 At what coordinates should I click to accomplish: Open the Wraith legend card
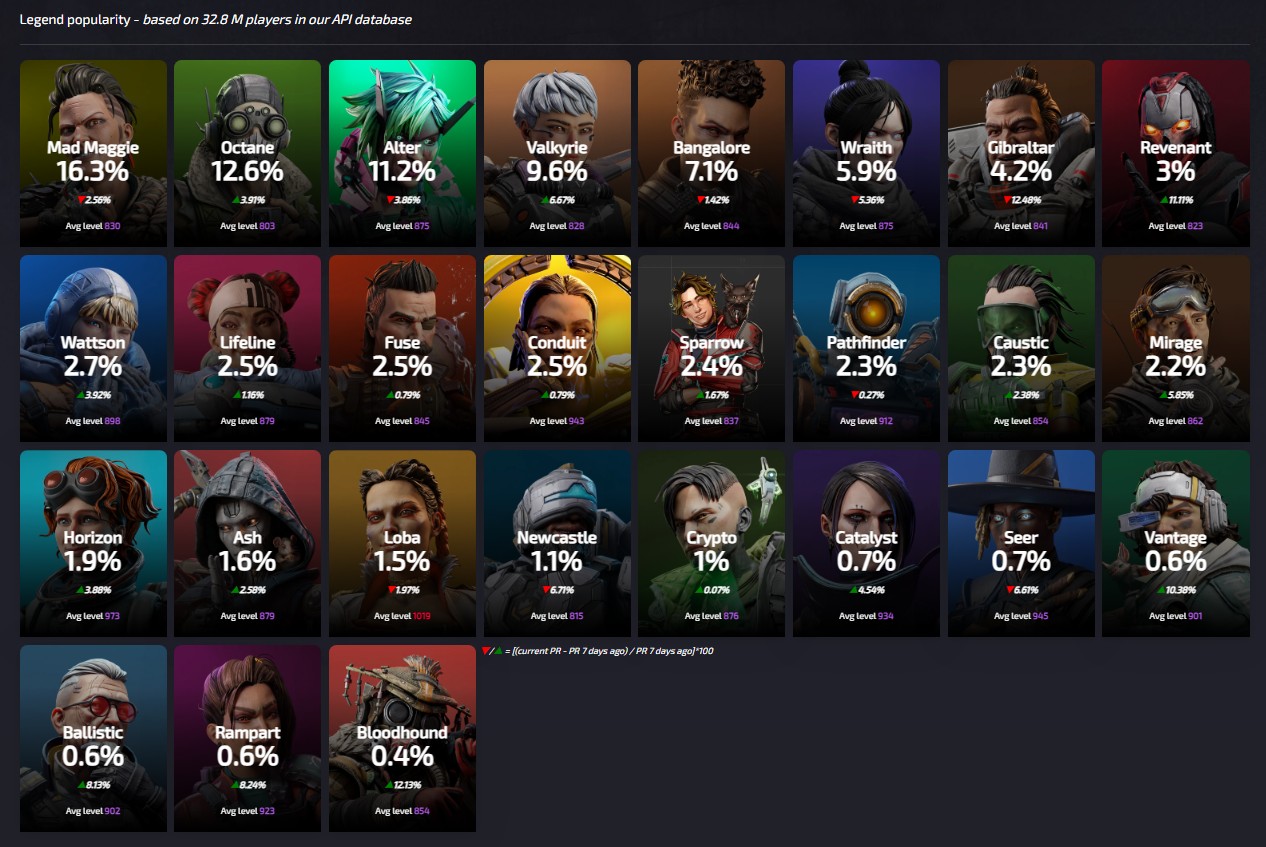click(866, 153)
